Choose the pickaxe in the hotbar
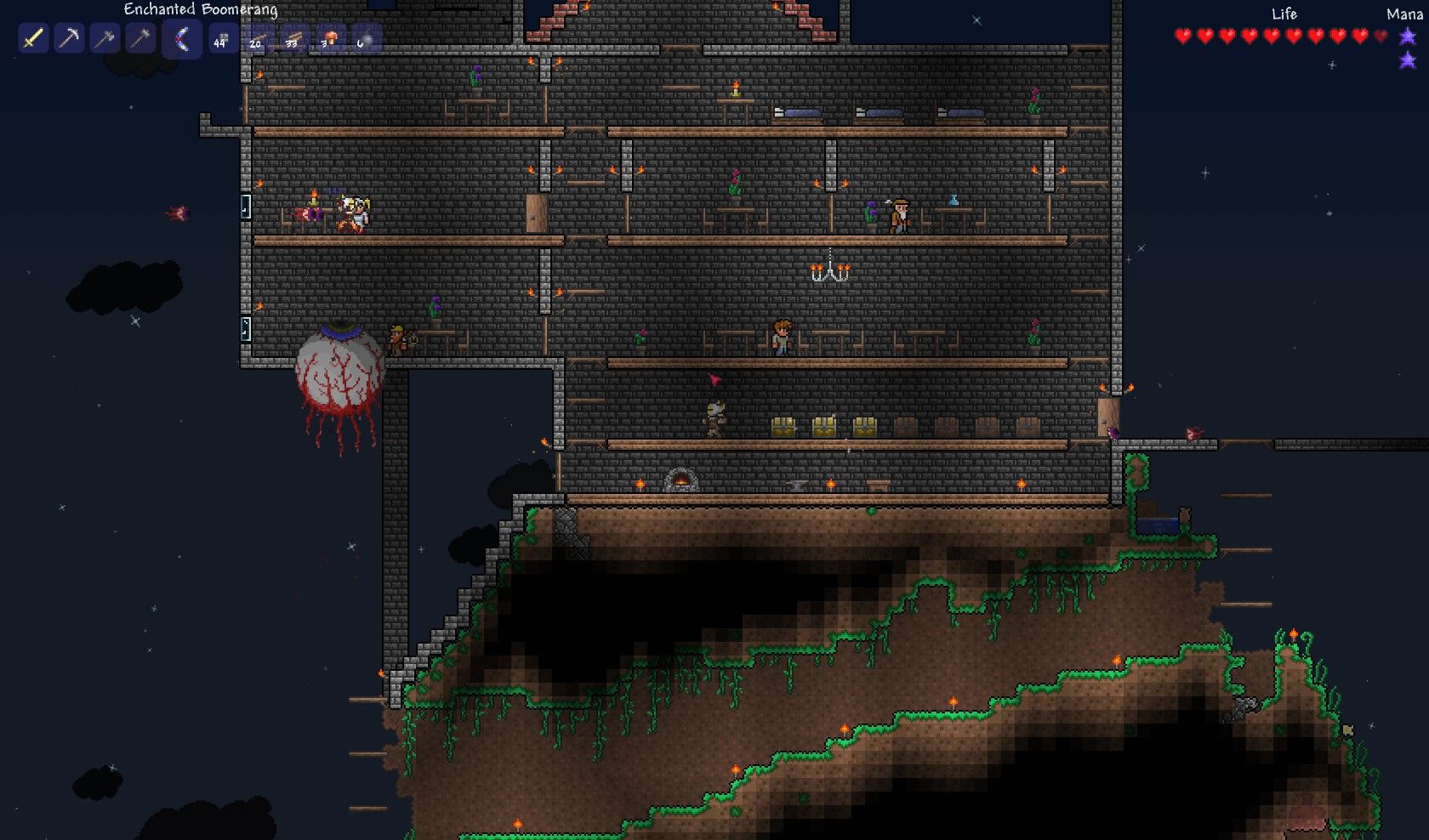The height and width of the screenshot is (840, 1429). click(x=69, y=39)
